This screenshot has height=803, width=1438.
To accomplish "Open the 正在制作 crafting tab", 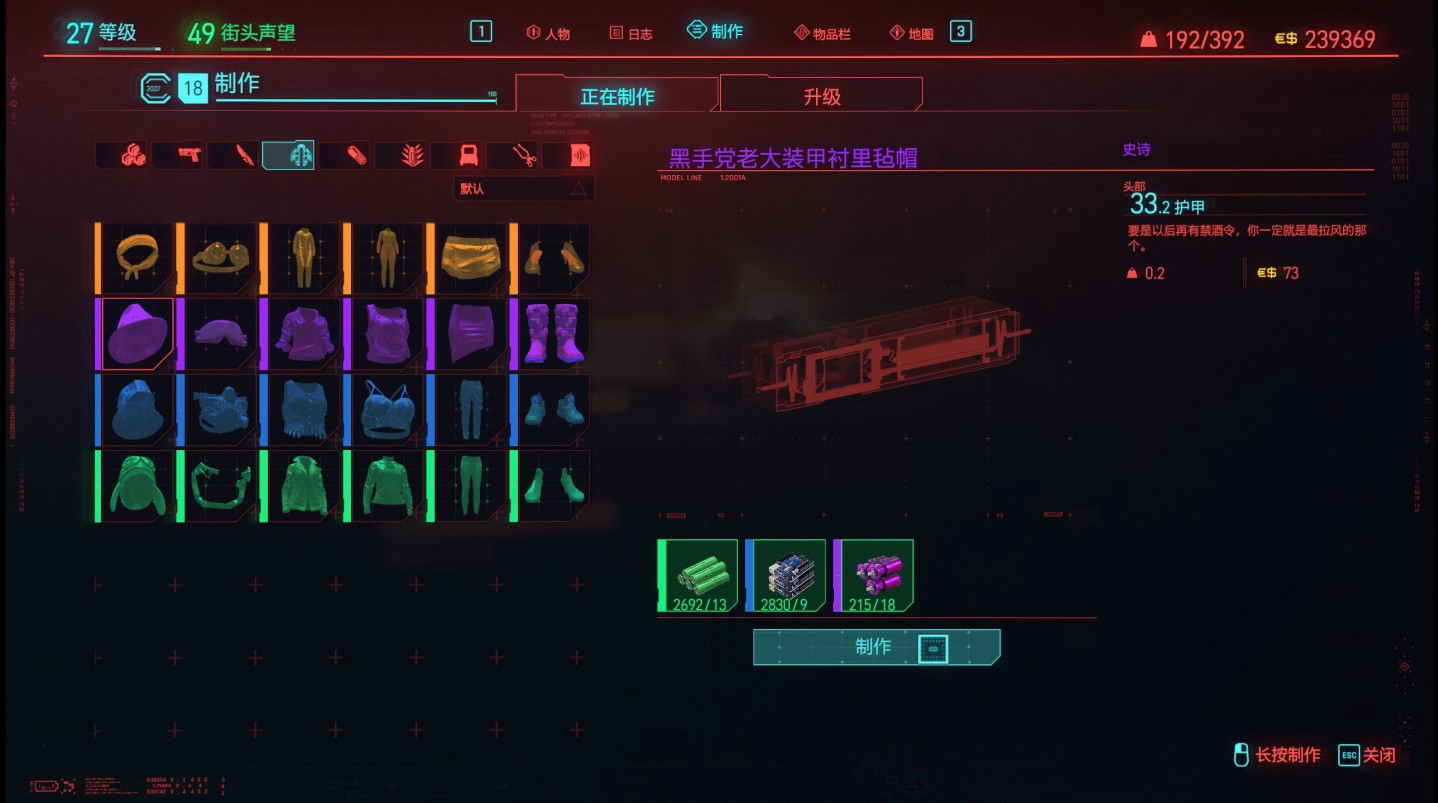I will point(616,93).
